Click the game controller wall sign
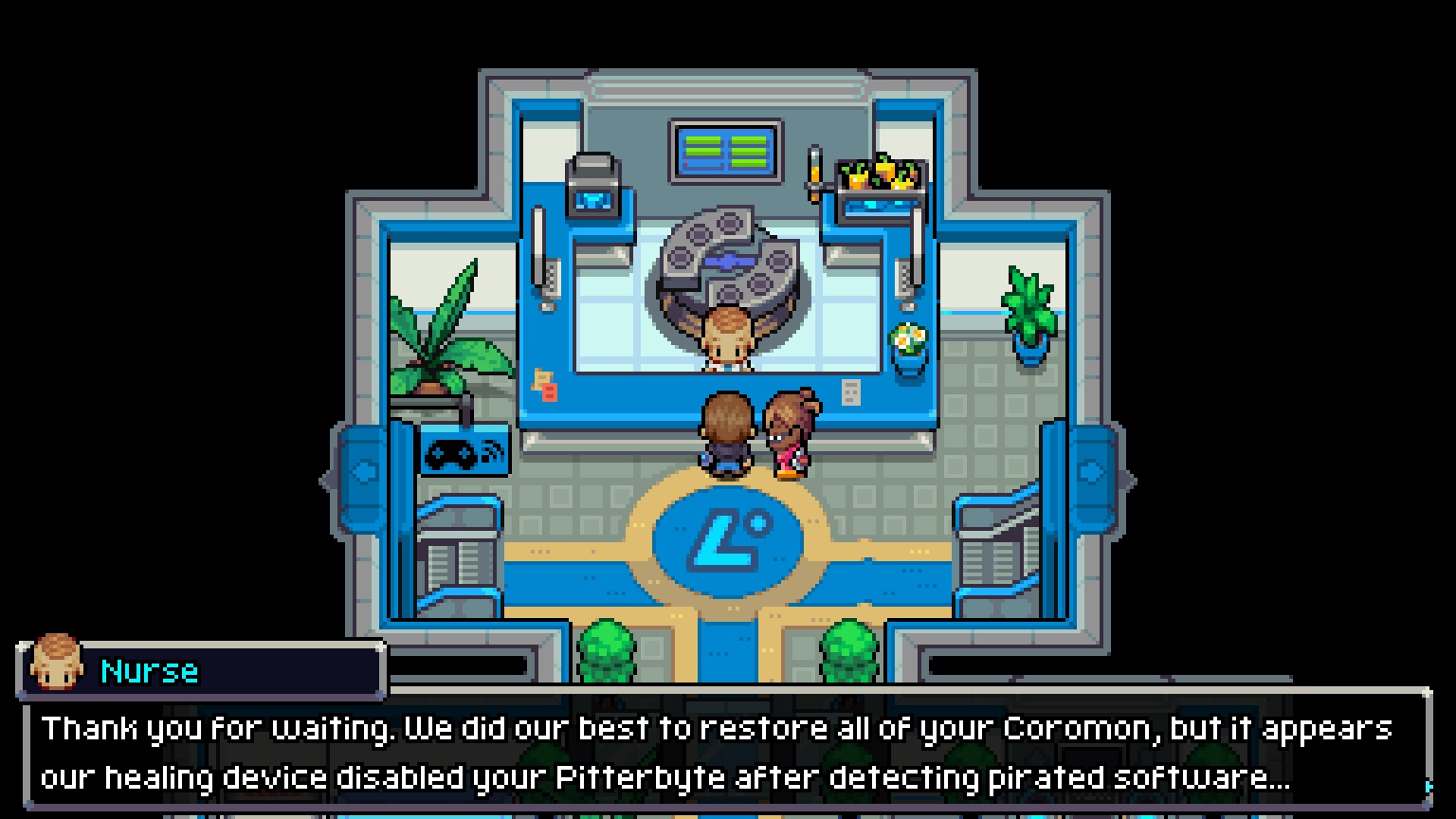Screen dimensions: 1456x819 [x=464, y=455]
